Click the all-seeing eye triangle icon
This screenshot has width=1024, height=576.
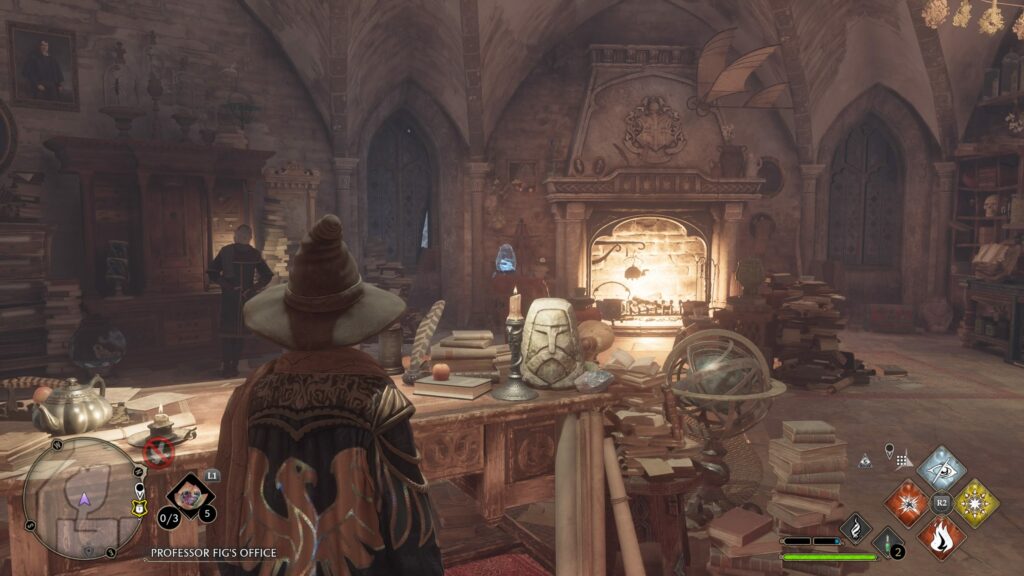click(x=866, y=461)
